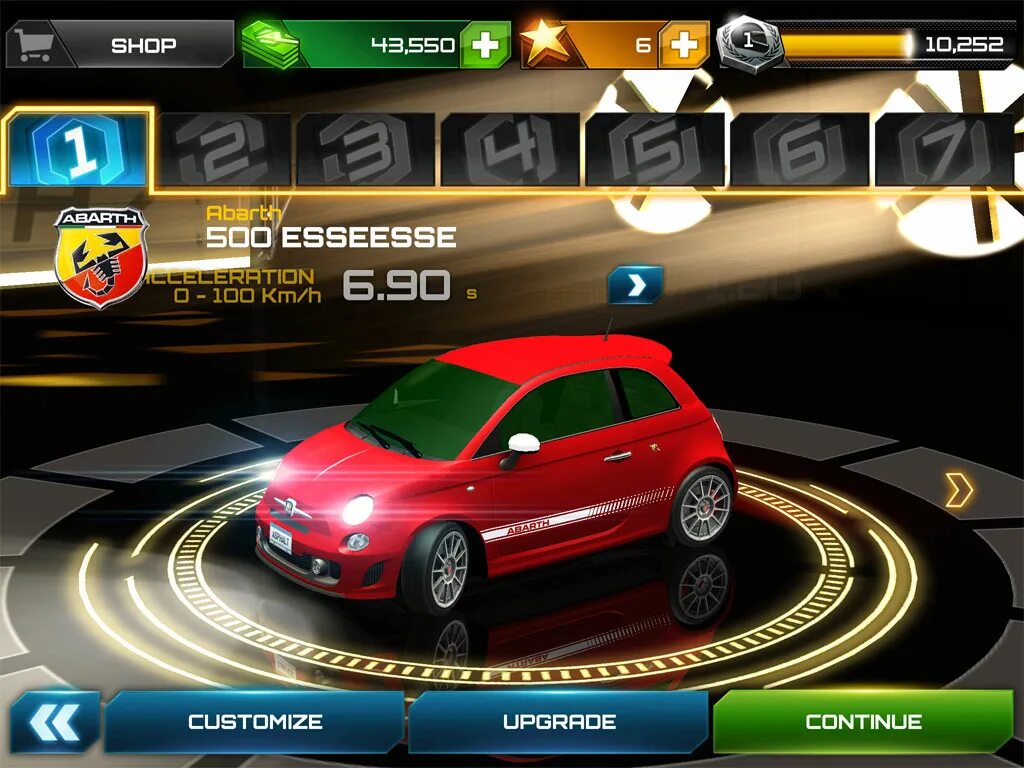Go back with the double-arrow button
This screenshot has height=768, width=1024.
point(55,721)
